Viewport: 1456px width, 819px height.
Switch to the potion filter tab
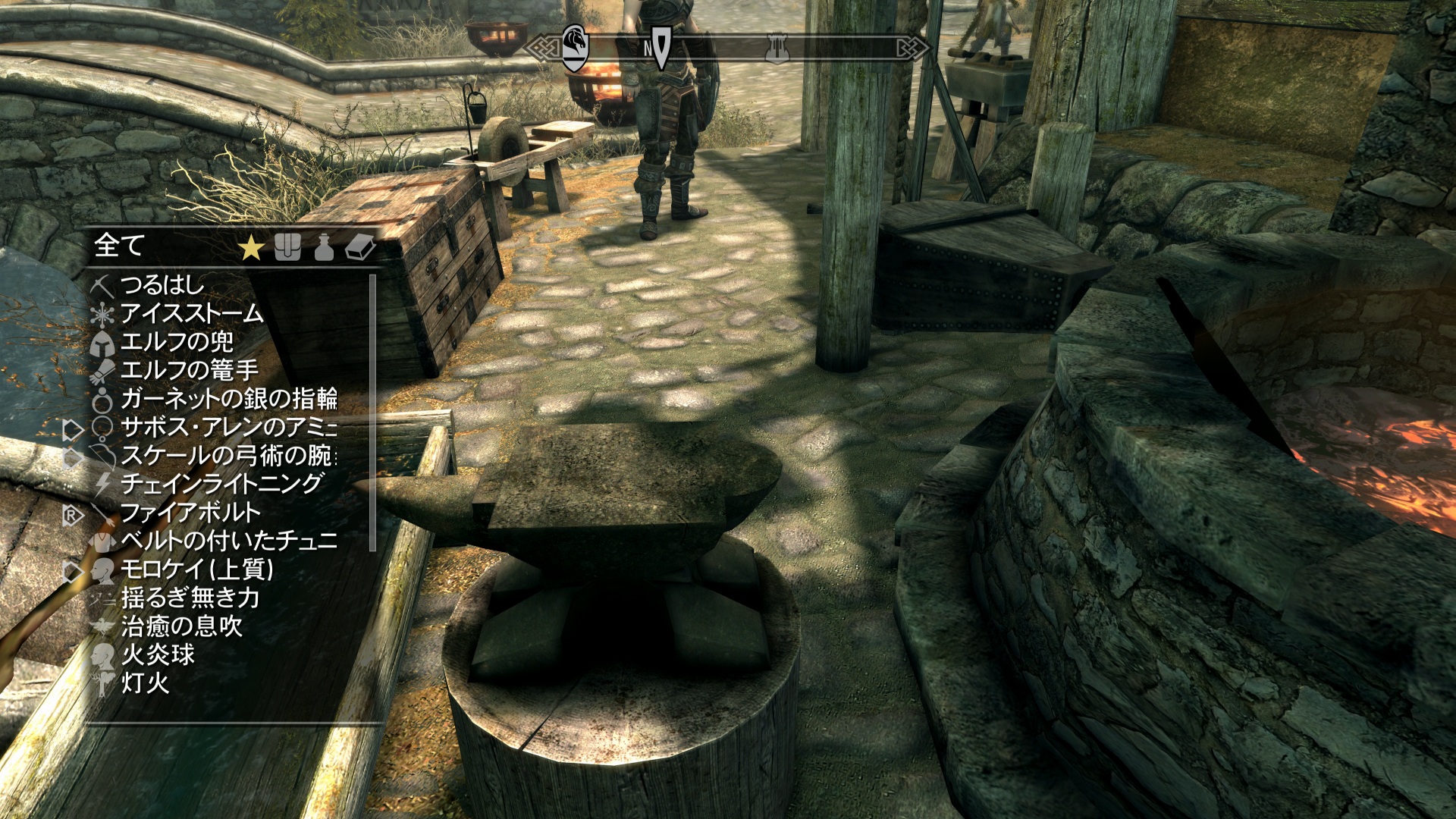point(324,247)
